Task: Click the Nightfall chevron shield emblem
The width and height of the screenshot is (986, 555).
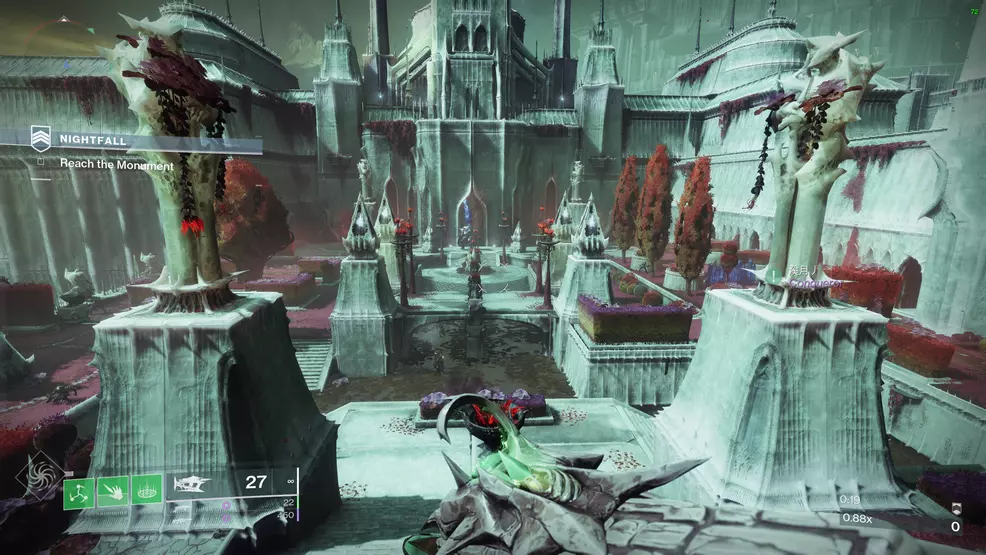Action: click(41, 136)
